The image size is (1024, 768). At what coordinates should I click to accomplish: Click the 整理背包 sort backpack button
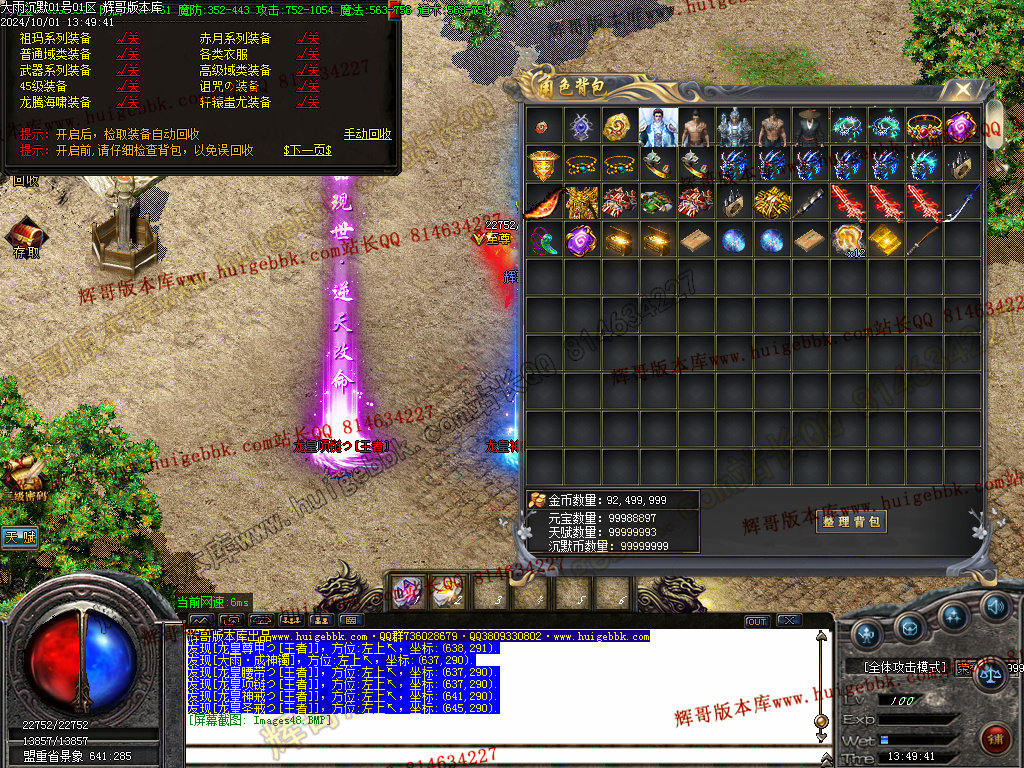(851, 521)
